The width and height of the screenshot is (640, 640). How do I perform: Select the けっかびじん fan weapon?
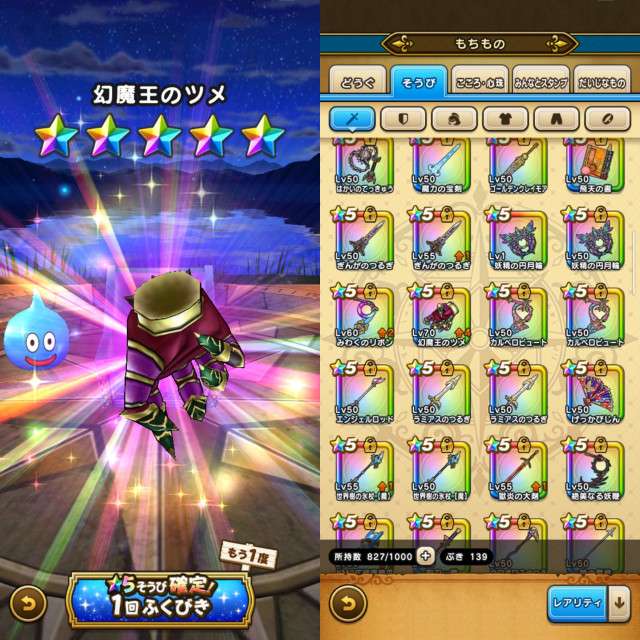pyautogui.click(x=593, y=394)
